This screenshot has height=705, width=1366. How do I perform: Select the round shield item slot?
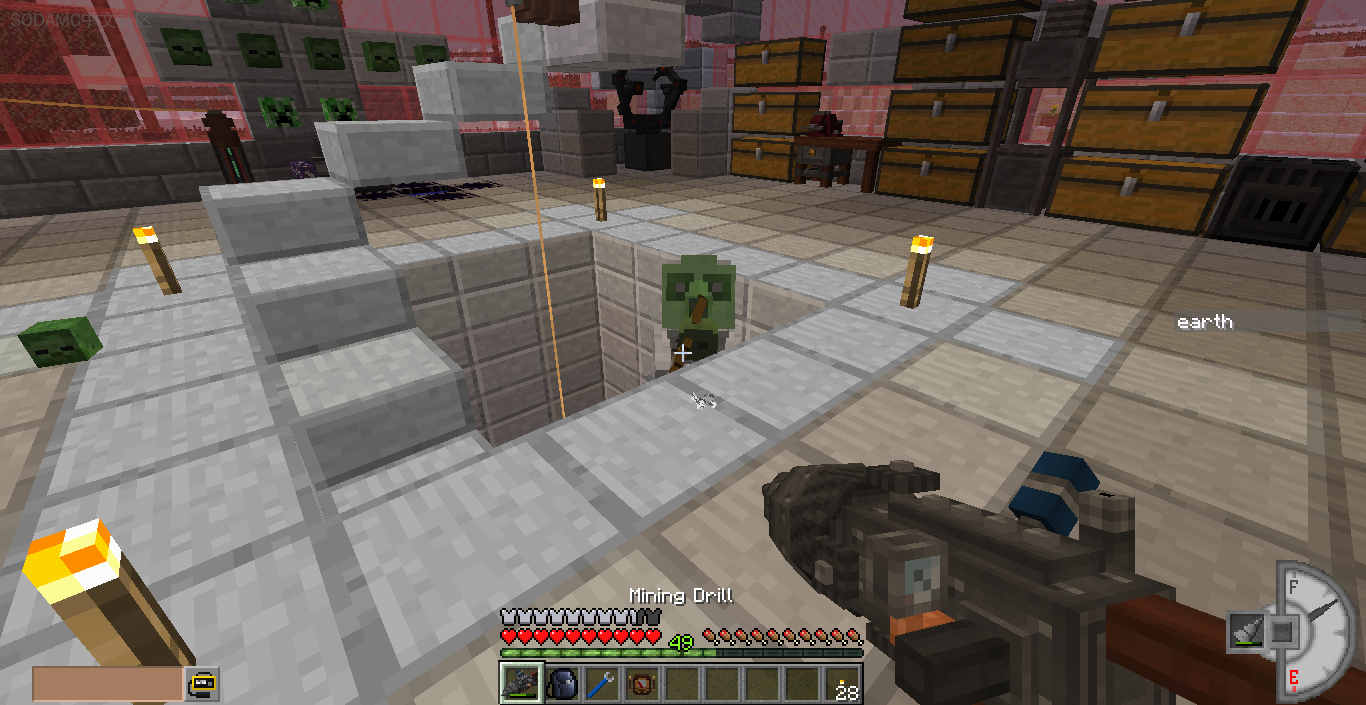641,684
